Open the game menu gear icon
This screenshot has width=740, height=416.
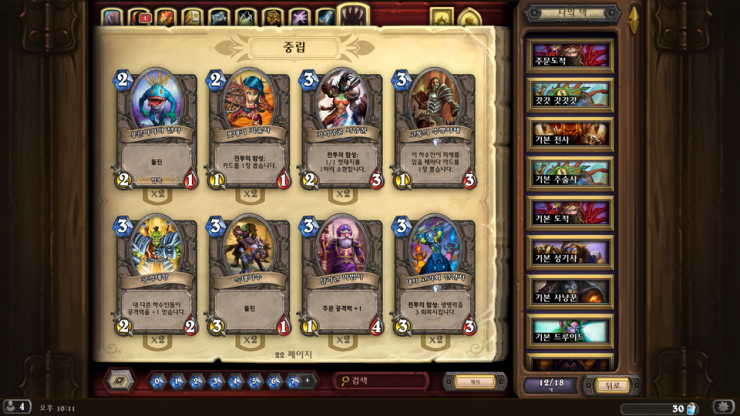pos(722,408)
